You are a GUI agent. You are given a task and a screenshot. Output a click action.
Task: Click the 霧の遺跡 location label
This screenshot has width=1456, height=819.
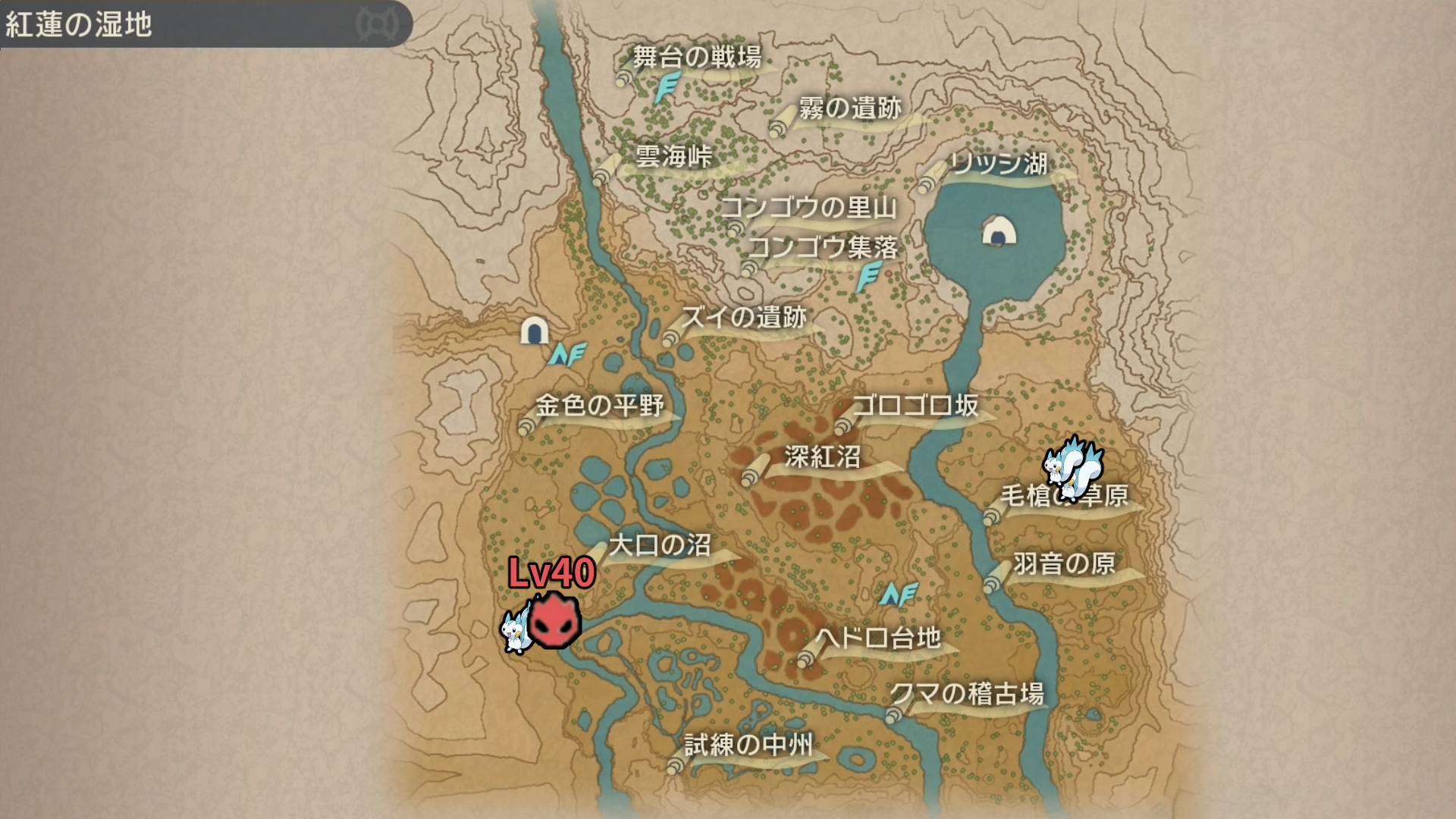click(850, 108)
